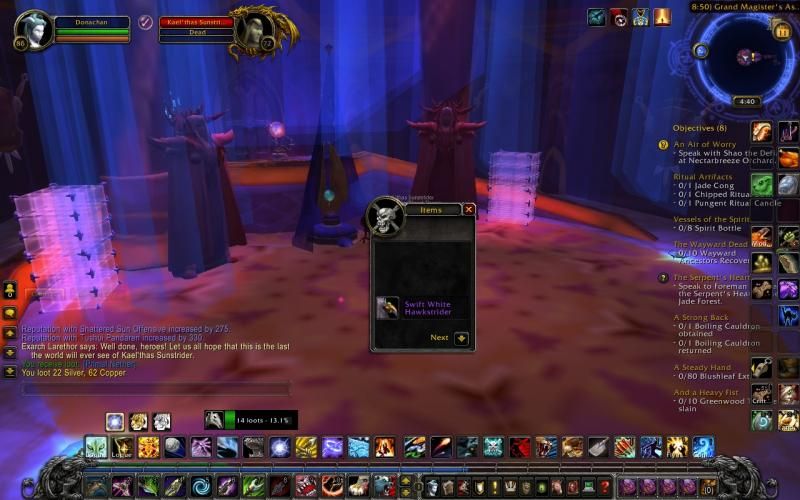The image size is (800, 500).
Task: Click the Objectives tracker header
Action: [x=700, y=128]
